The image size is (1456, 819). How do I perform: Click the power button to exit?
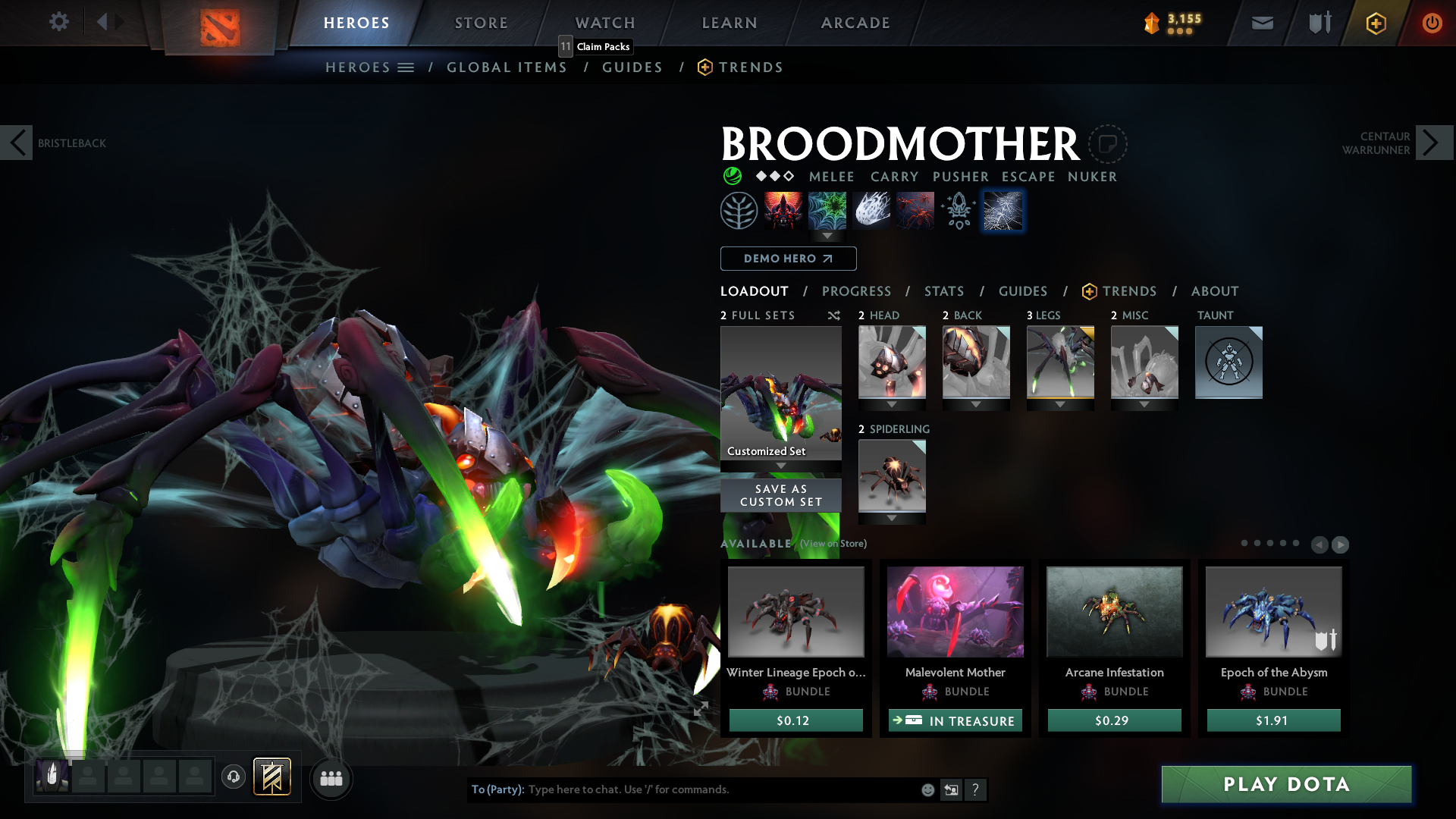1432,23
